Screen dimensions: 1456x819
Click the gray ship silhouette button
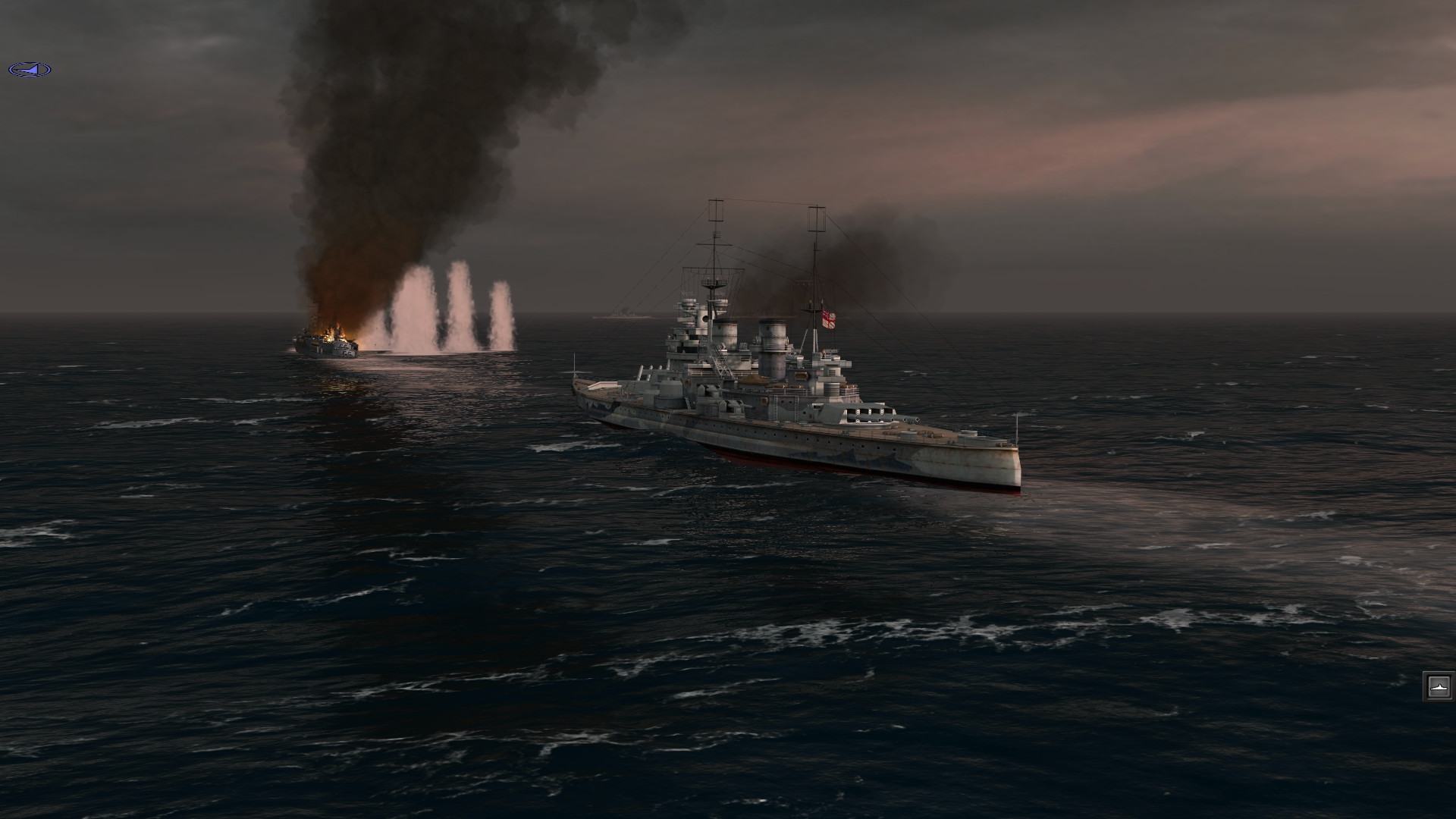(x=1438, y=686)
